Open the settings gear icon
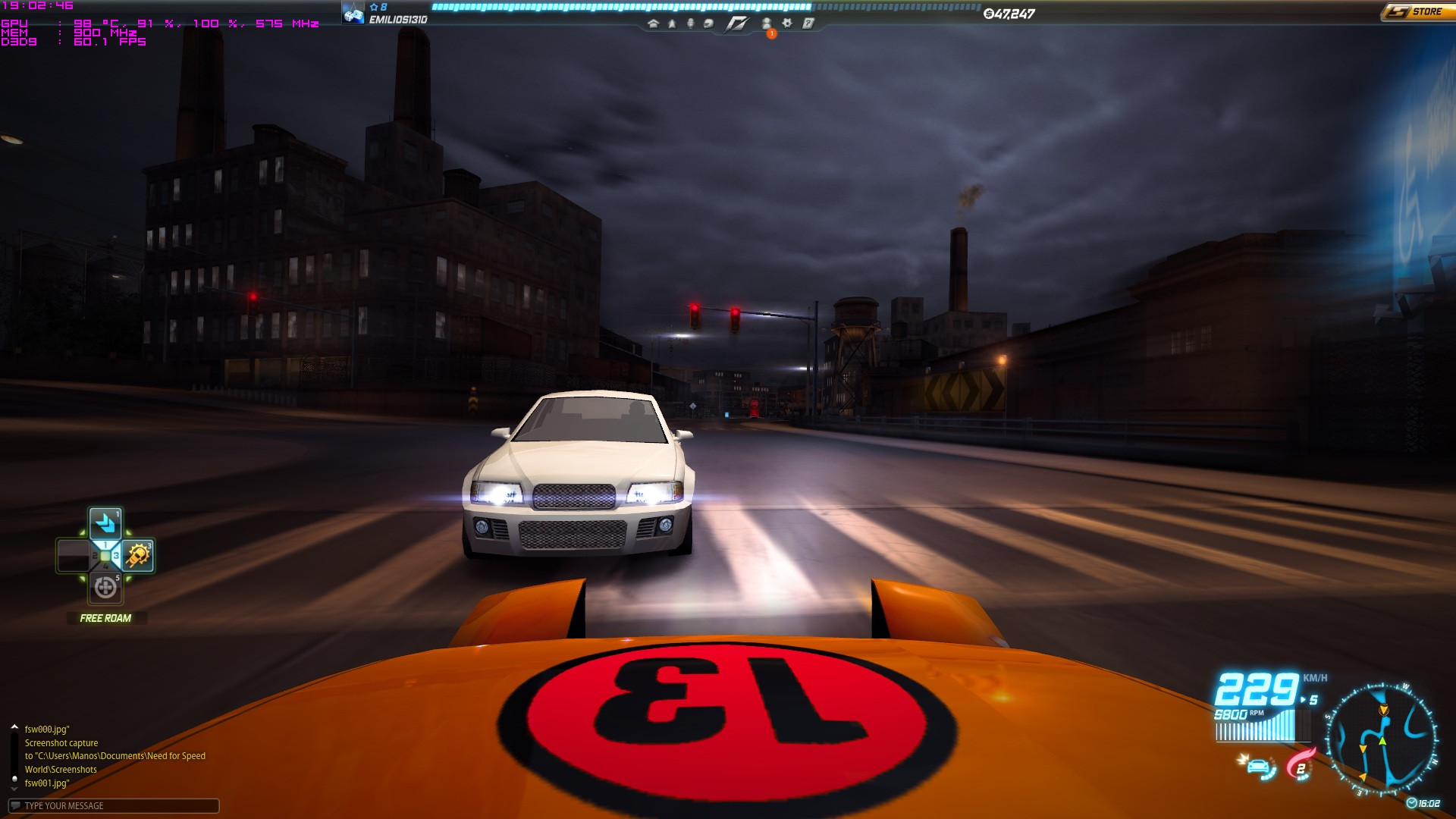Image resolution: width=1456 pixels, height=819 pixels. point(787,24)
